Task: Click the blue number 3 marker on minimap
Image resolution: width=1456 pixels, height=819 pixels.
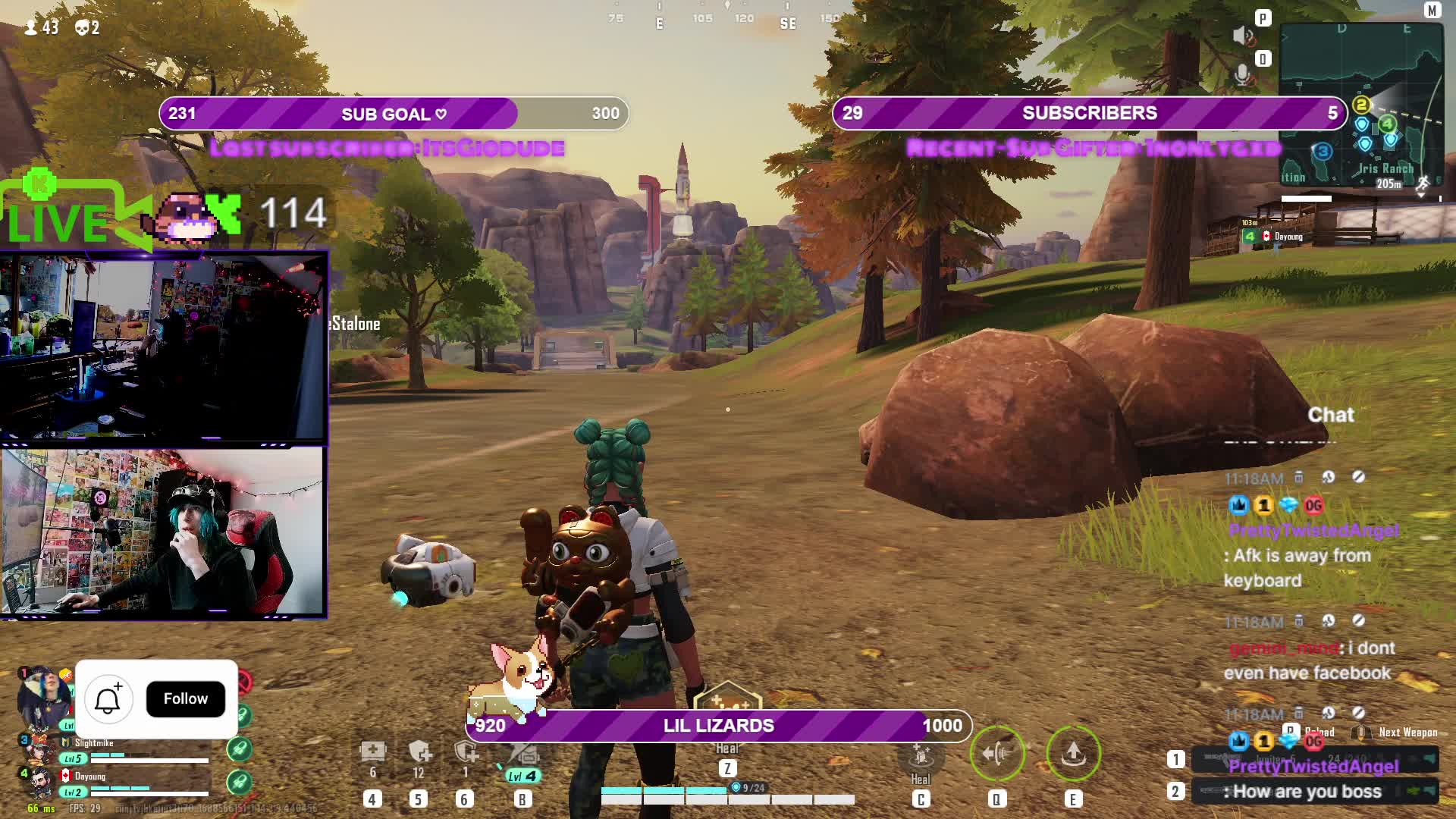Action: point(1323,151)
